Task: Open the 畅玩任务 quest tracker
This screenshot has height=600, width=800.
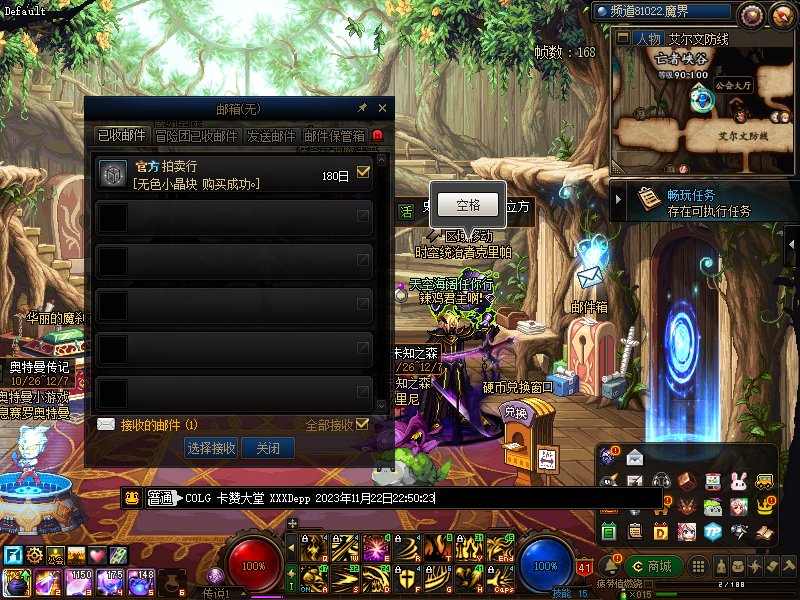Action: tap(708, 203)
